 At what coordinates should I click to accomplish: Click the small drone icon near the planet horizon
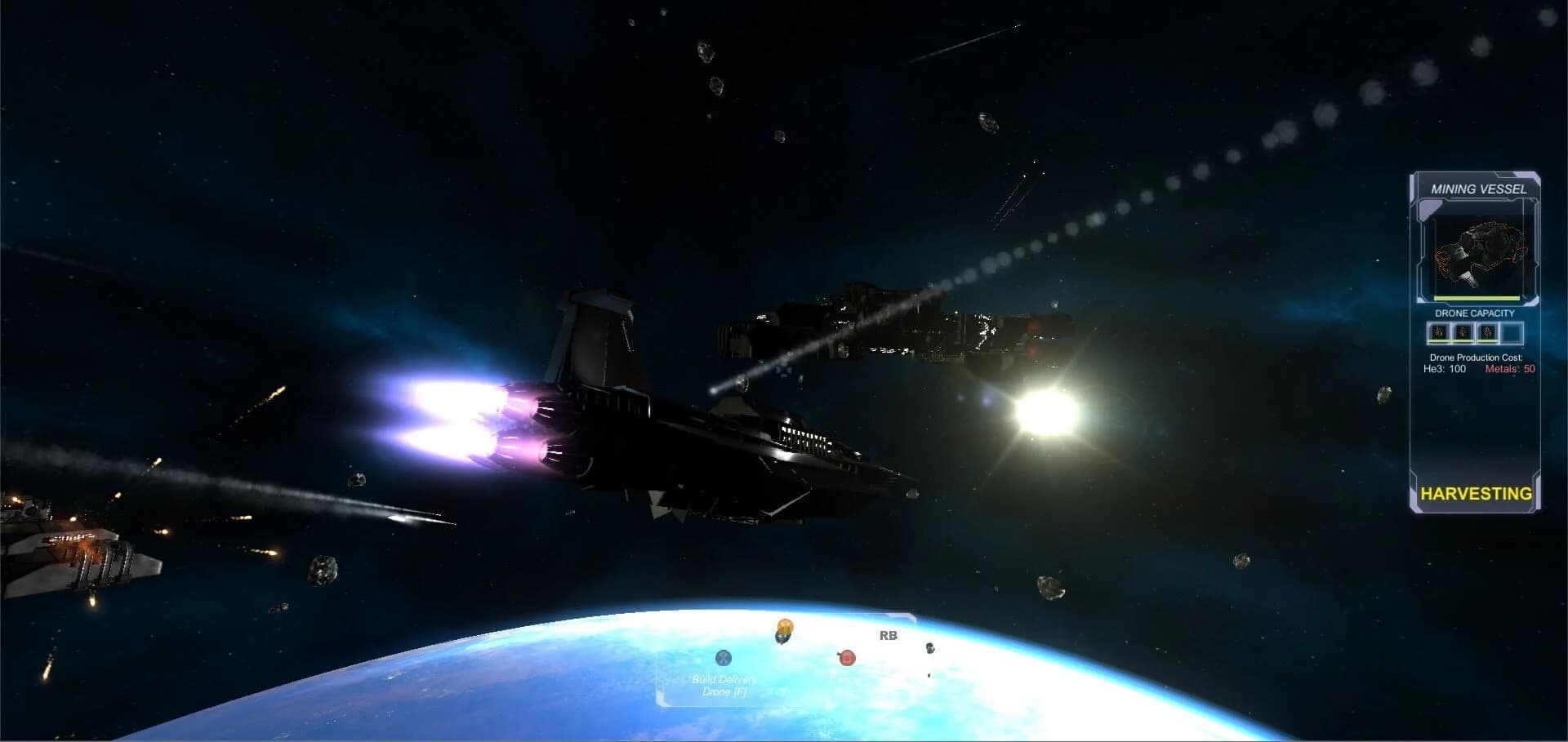tap(931, 649)
